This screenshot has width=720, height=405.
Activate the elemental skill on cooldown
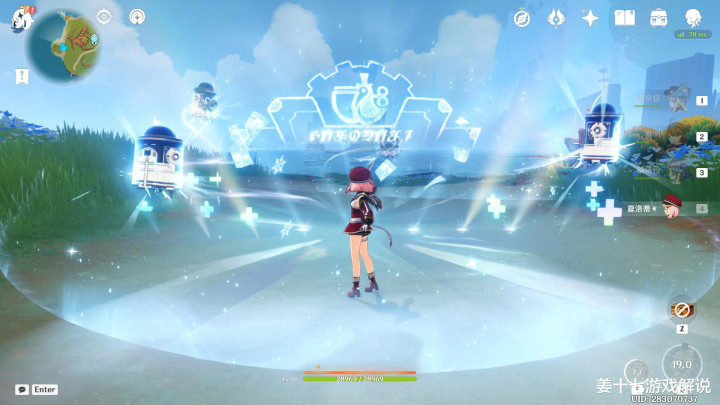point(638,372)
